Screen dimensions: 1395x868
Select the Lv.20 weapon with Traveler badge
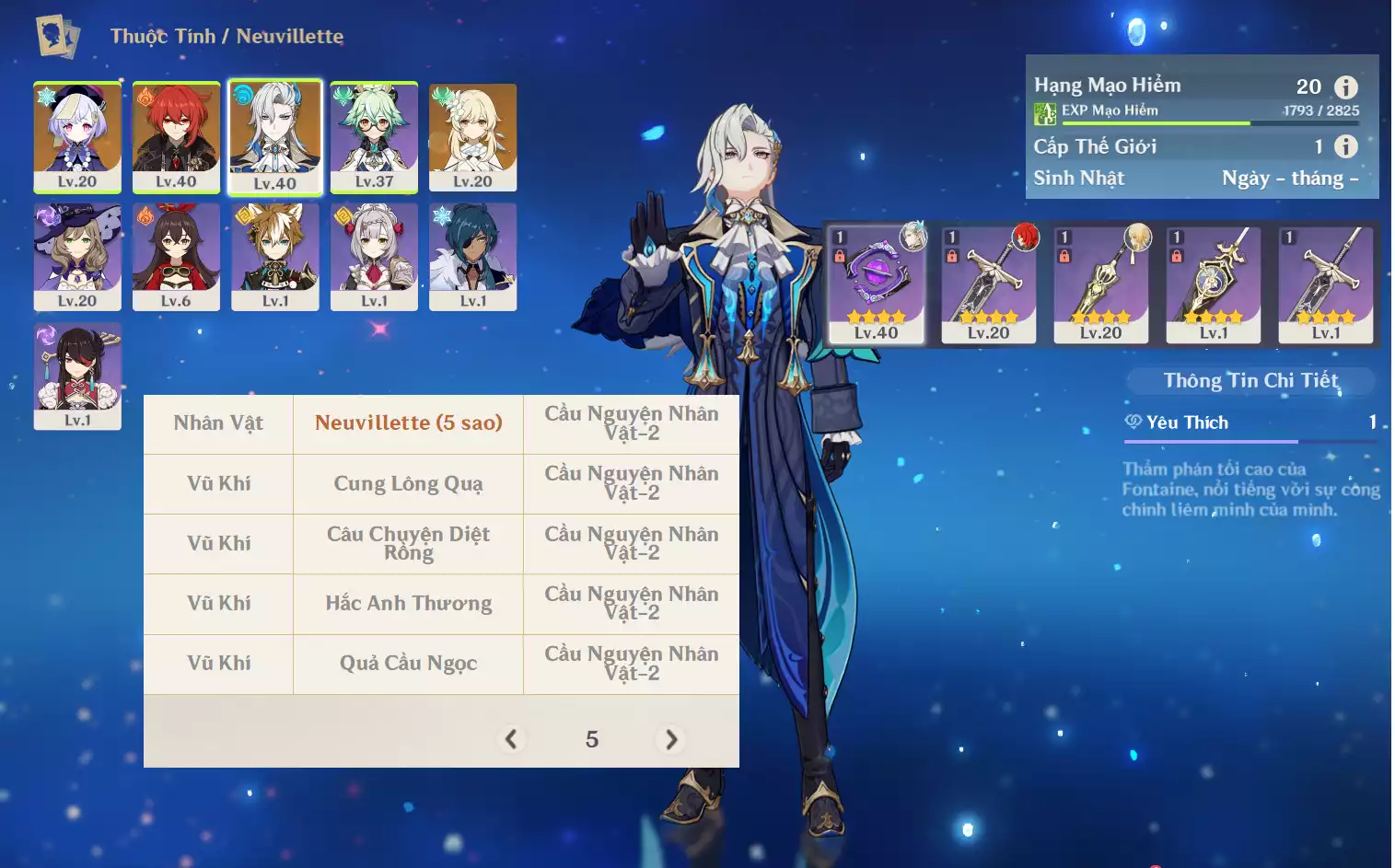pyautogui.click(x=1100, y=284)
